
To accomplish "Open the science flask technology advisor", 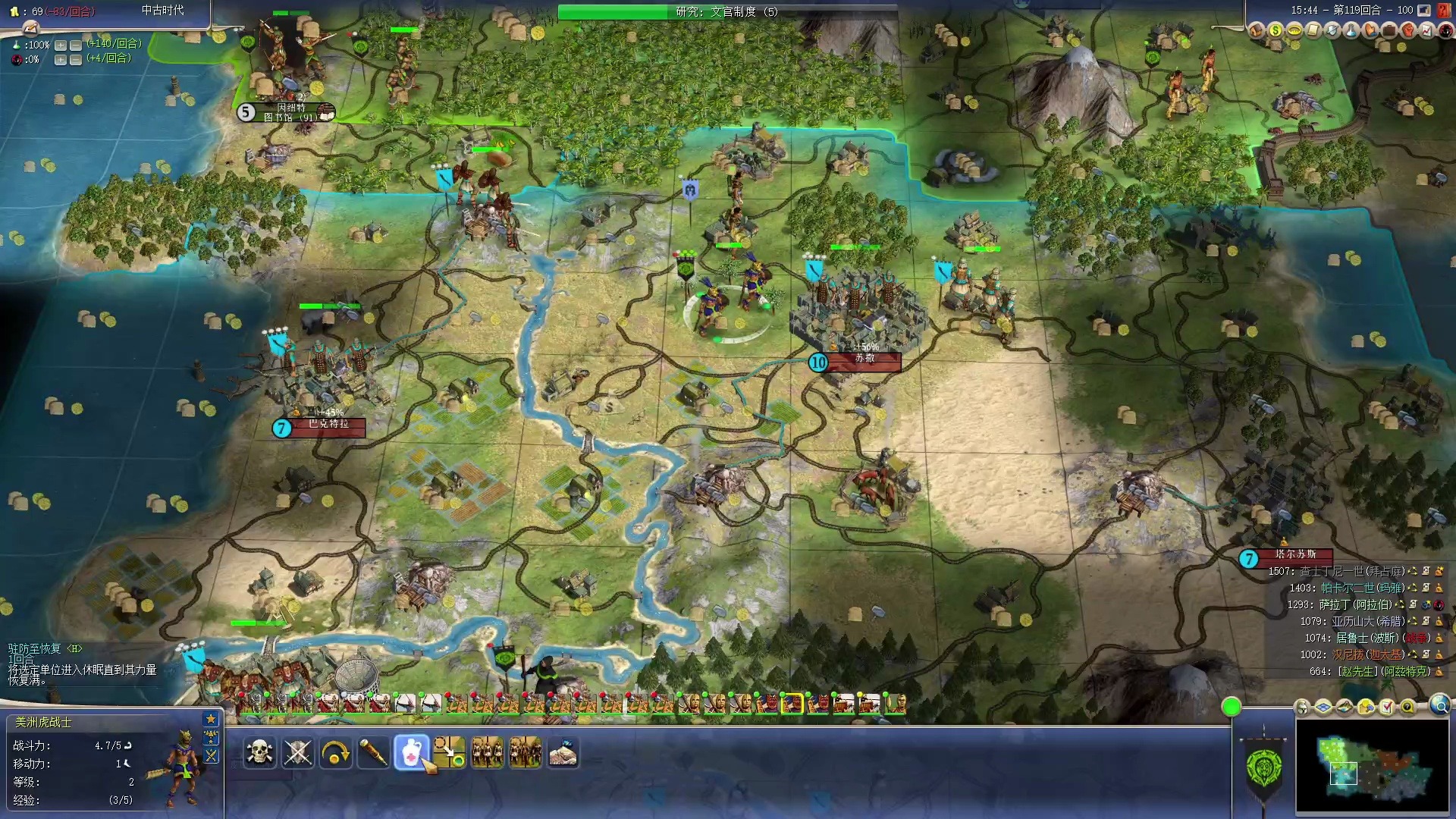I will click(1351, 30).
